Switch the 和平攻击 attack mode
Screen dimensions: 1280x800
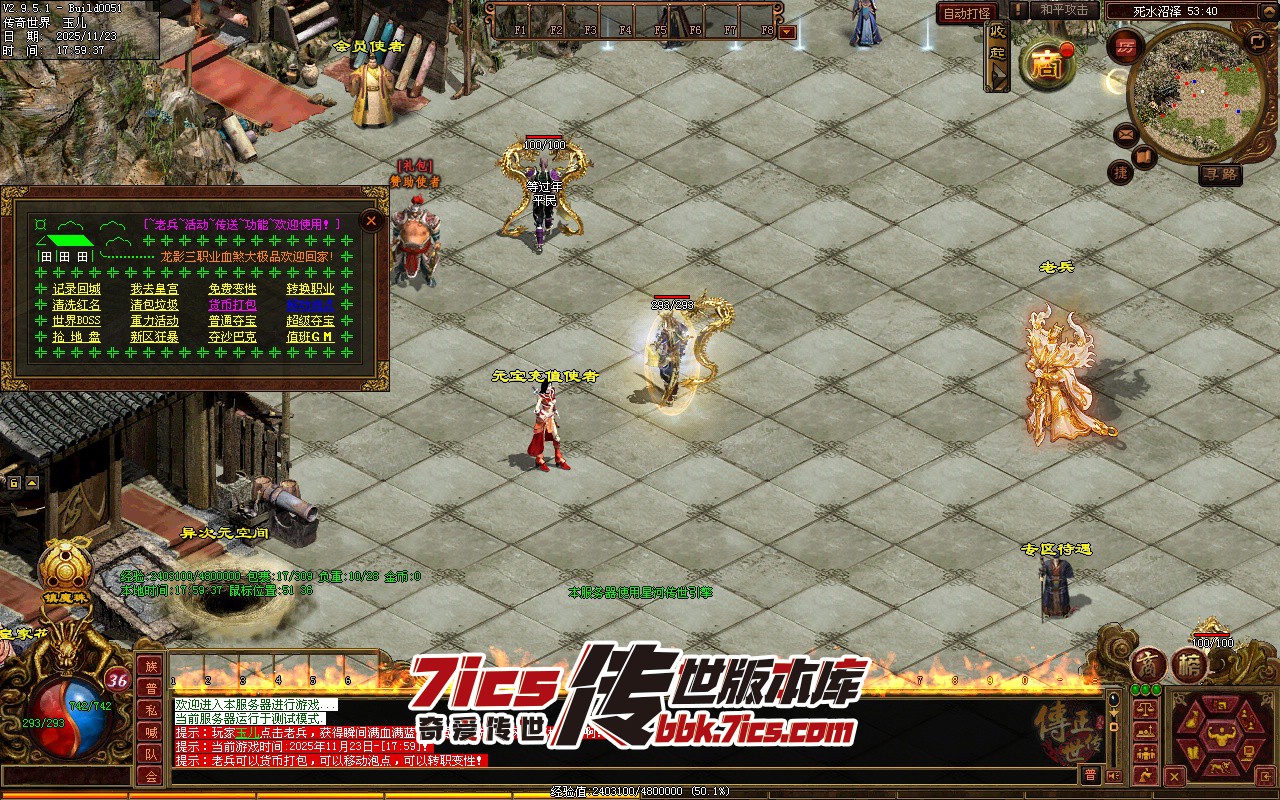[1064, 10]
